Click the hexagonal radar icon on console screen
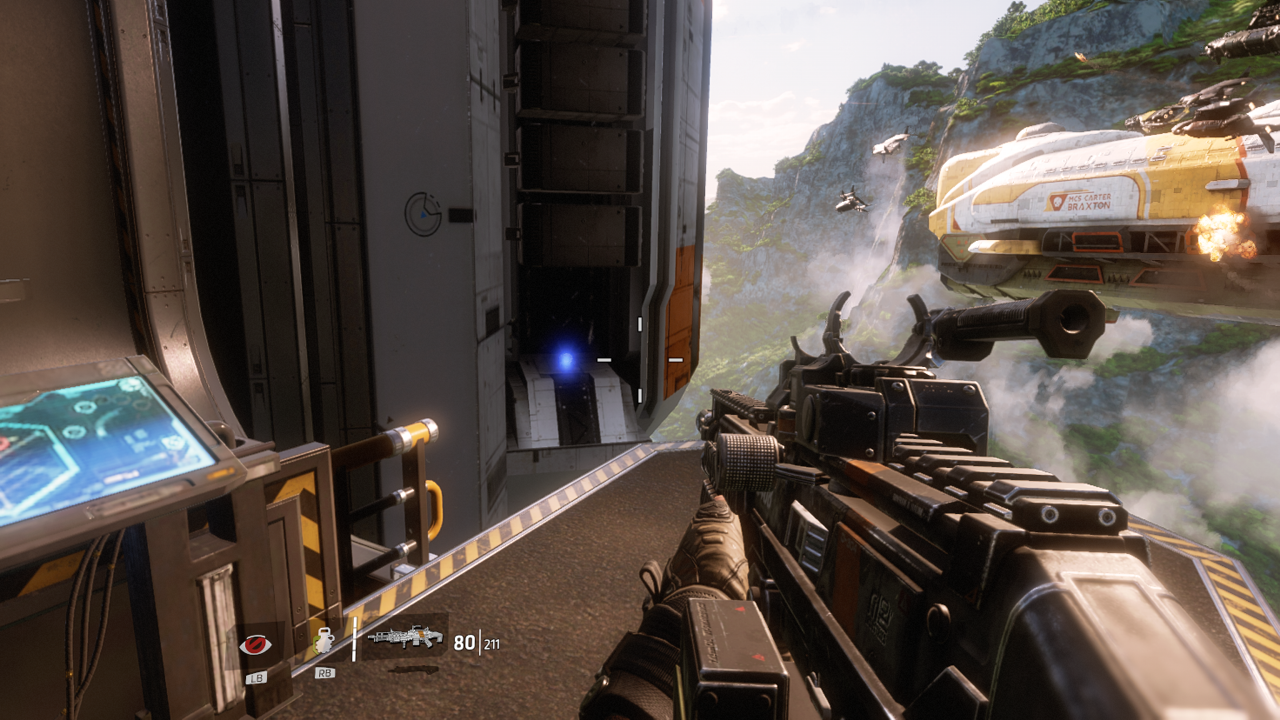Screen dimensions: 1280x720 [x=175, y=442]
